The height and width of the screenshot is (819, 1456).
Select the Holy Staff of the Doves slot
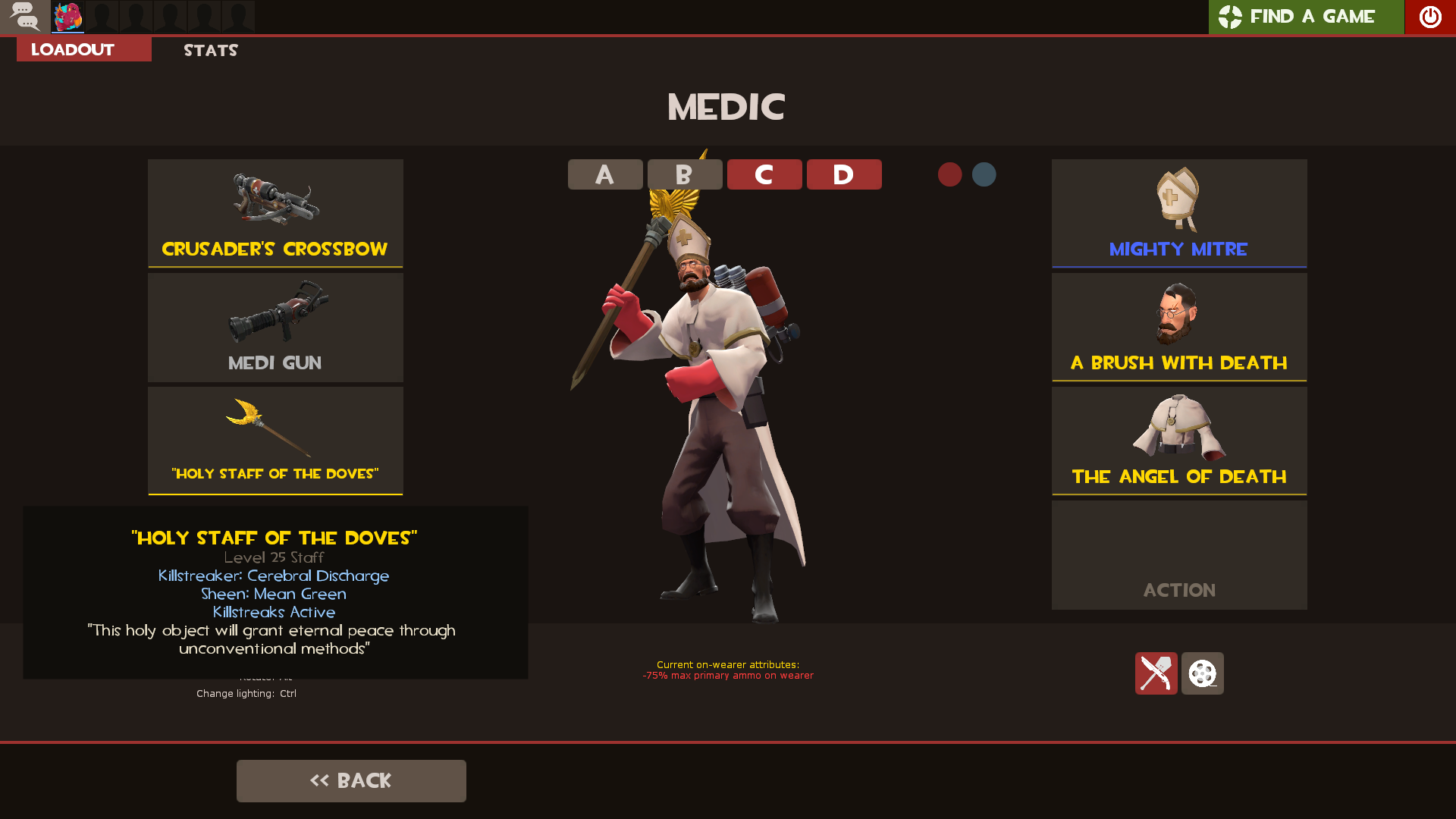click(x=275, y=441)
